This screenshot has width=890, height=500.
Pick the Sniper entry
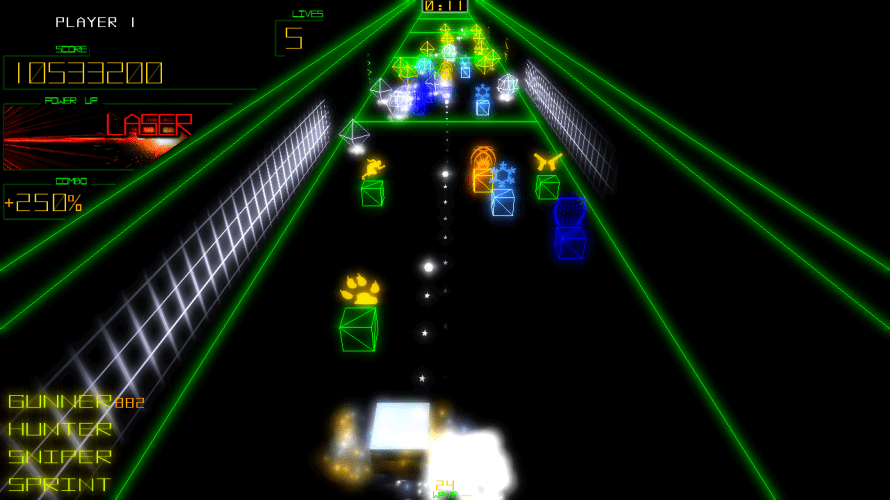click(x=60, y=457)
